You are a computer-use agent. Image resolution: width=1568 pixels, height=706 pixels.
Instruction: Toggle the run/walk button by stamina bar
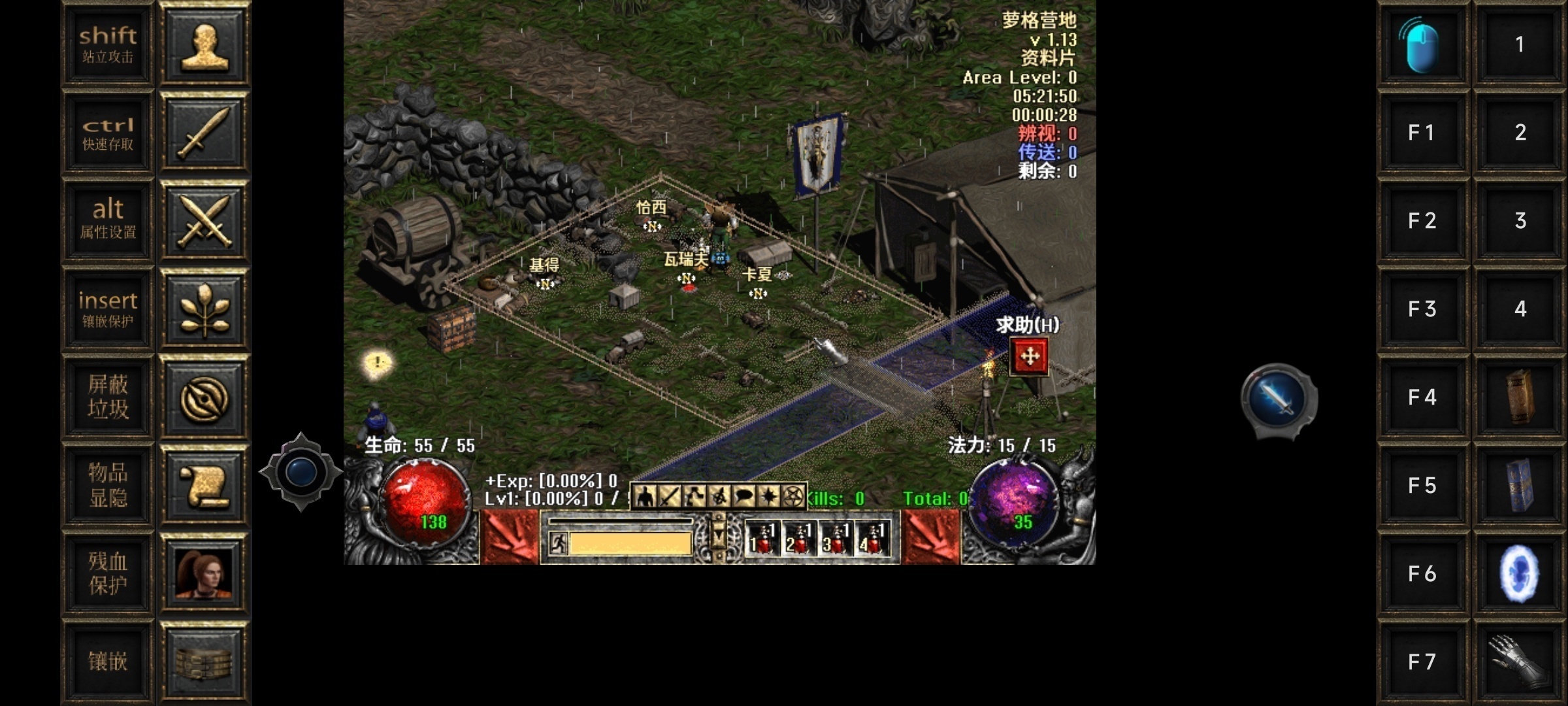point(558,543)
